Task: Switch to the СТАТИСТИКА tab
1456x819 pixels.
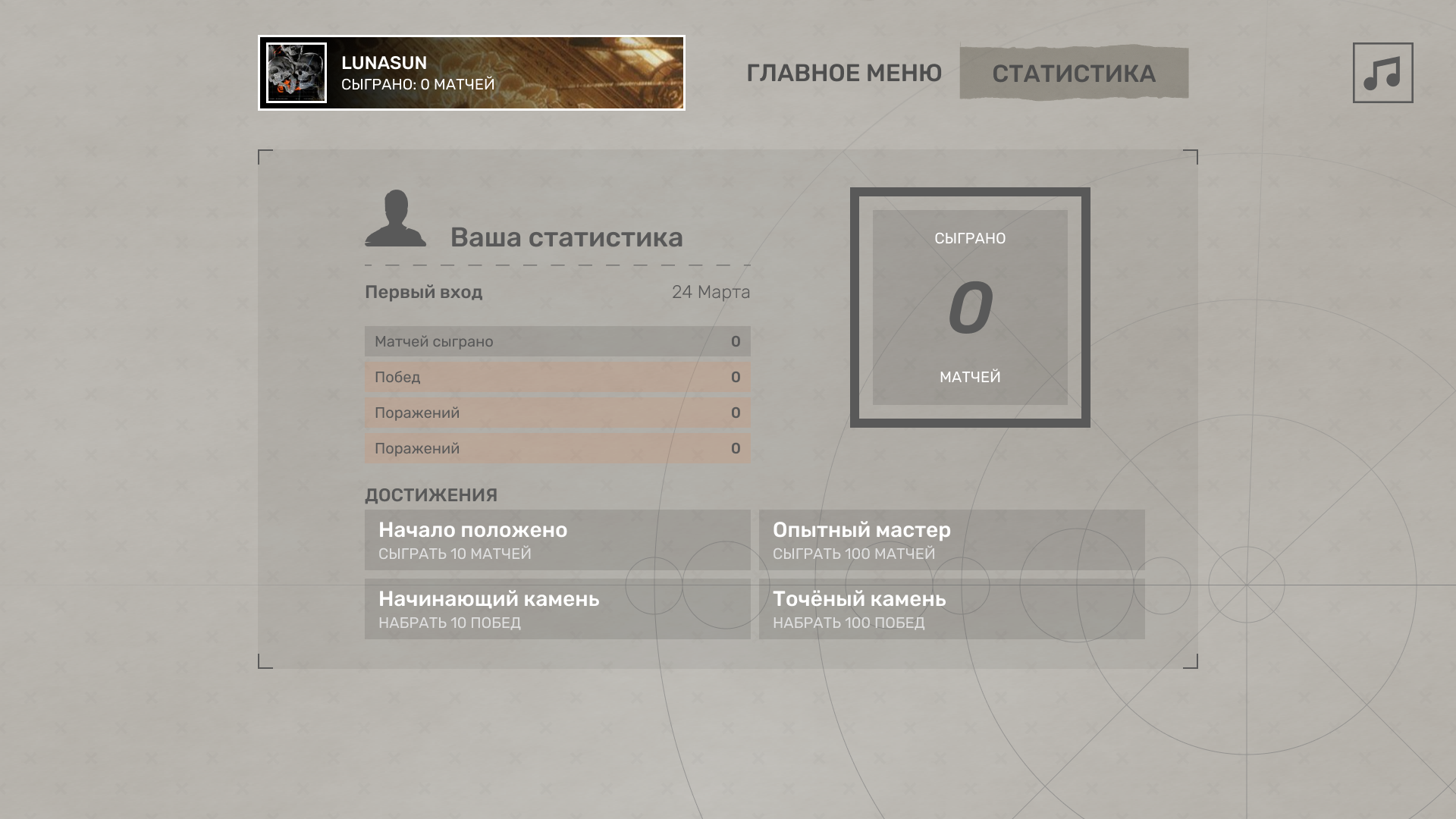Action: tap(1075, 73)
